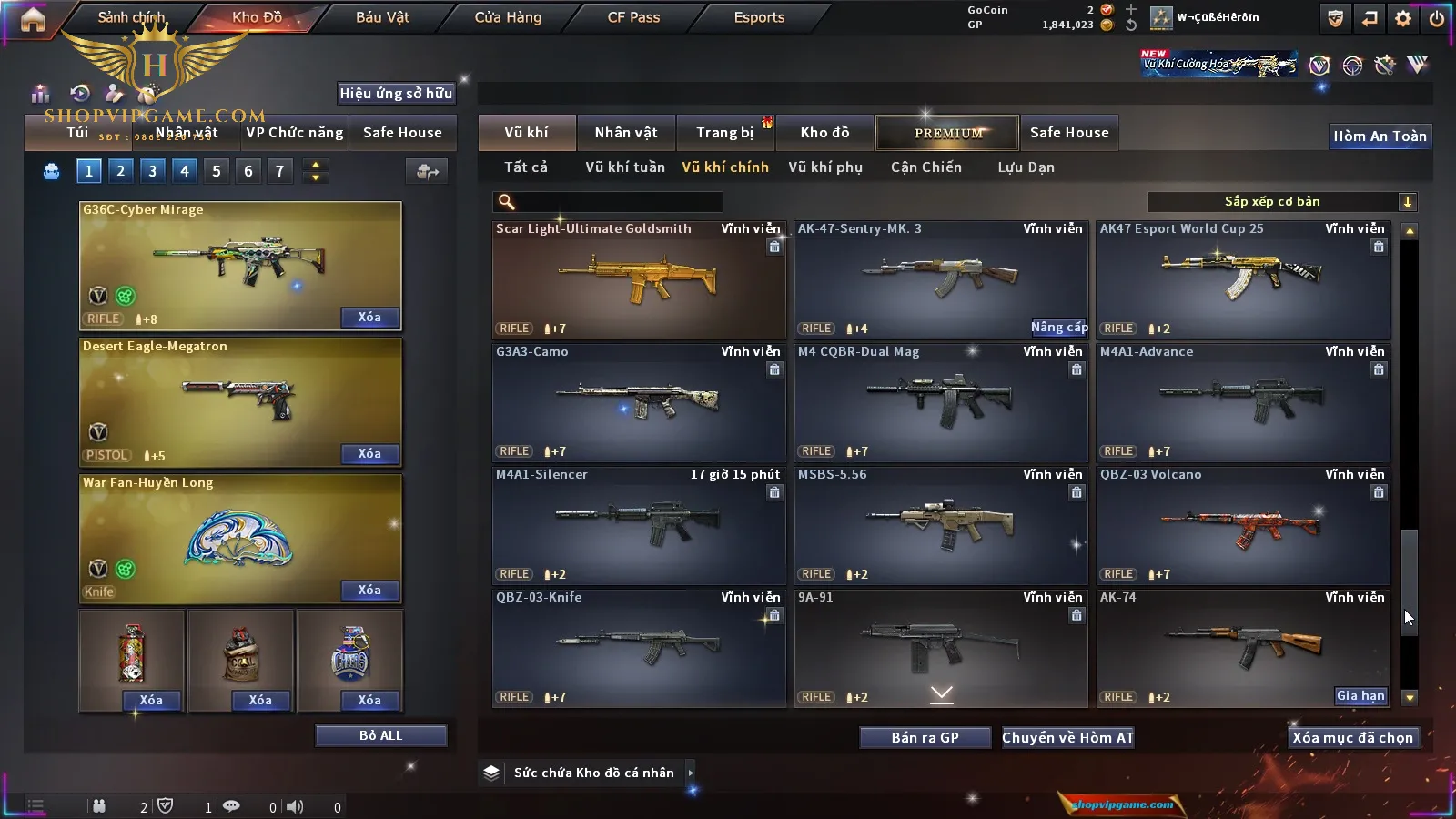Open the Sắp xếp cơ bản dropdown
This screenshot has width=1456, height=819.
pyautogui.click(x=1281, y=202)
